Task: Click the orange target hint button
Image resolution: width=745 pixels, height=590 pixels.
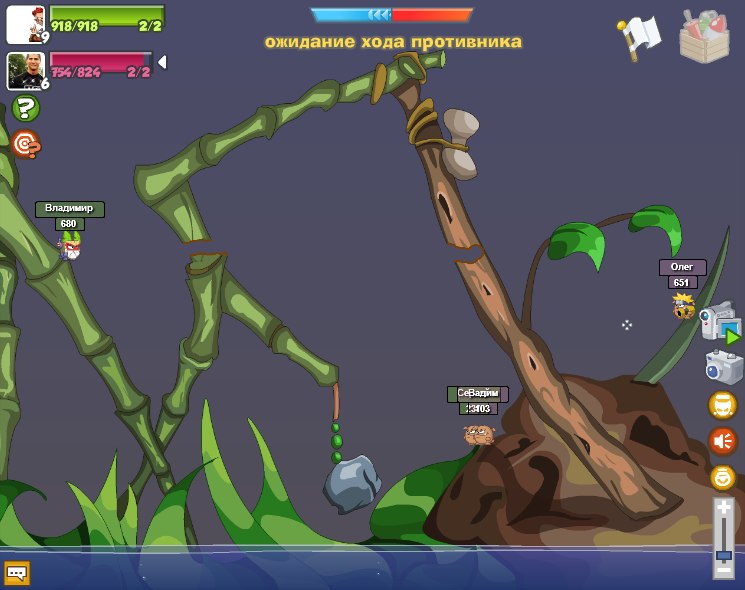Action: point(25,145)
